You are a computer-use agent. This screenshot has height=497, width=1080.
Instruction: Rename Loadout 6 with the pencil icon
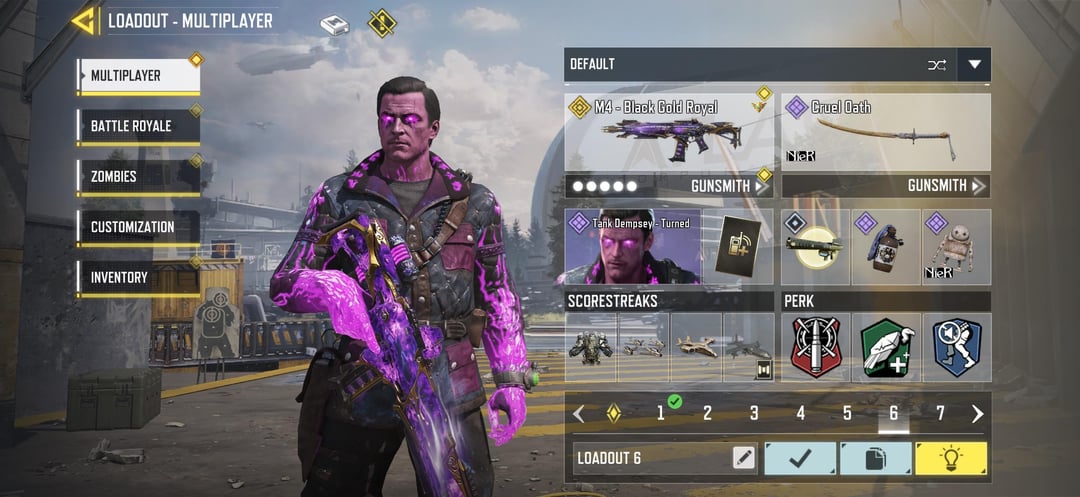point(743,458)
